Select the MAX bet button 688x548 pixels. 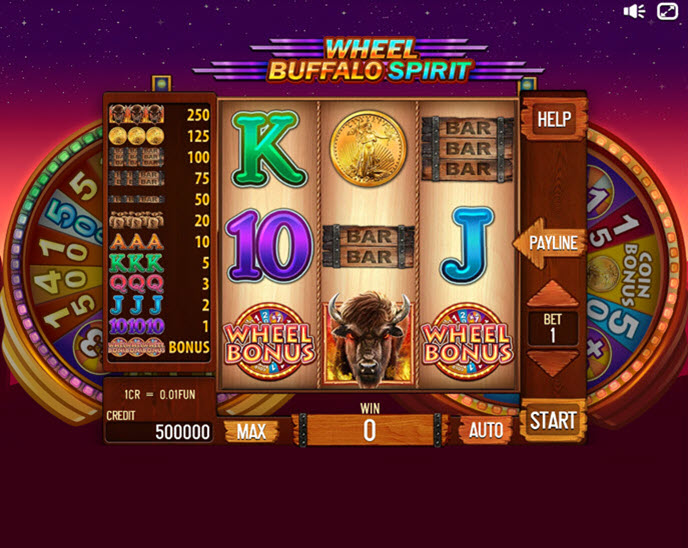[251, 431]
